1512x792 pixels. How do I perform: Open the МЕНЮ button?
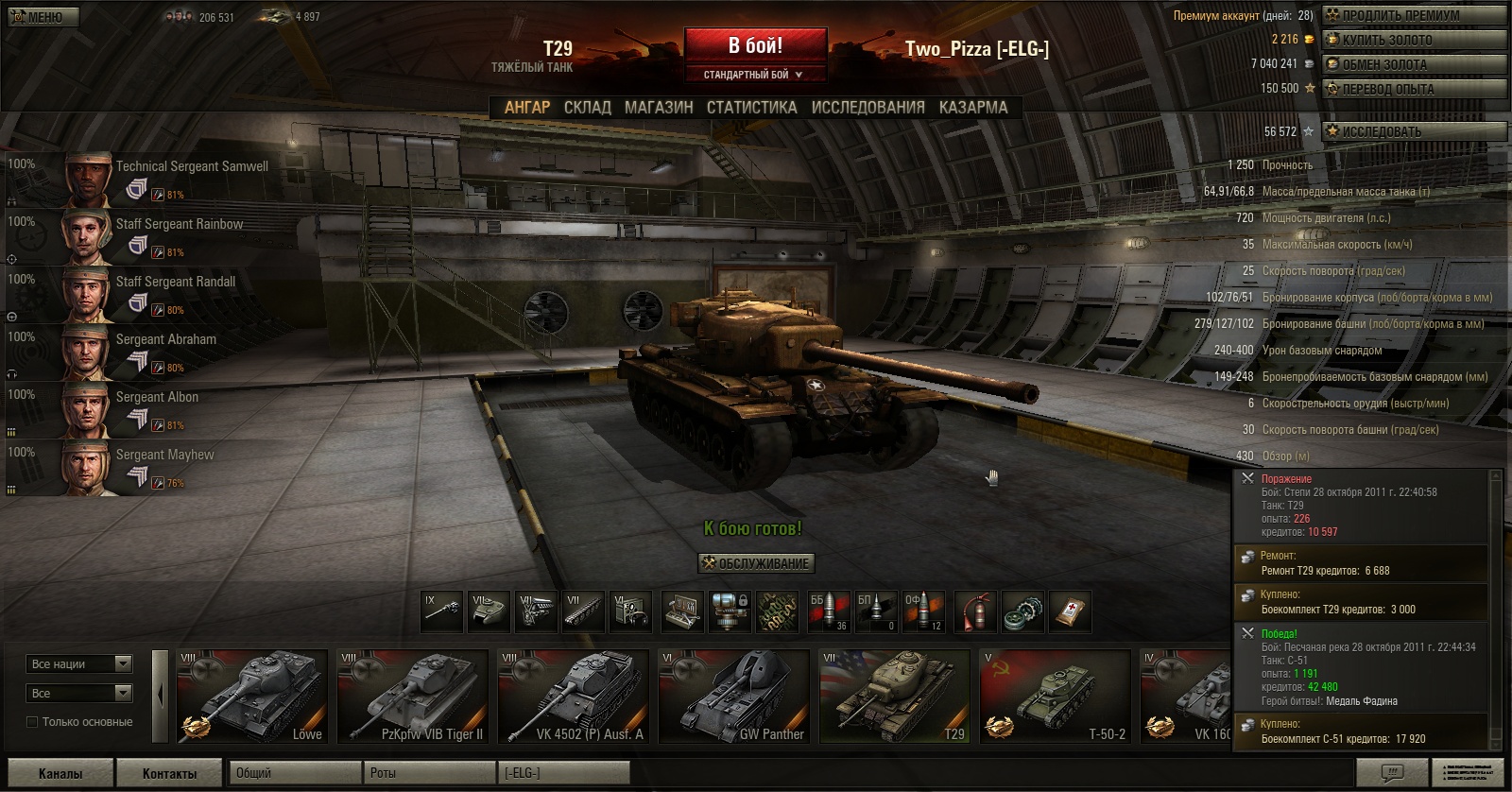[x=43, y=16]
